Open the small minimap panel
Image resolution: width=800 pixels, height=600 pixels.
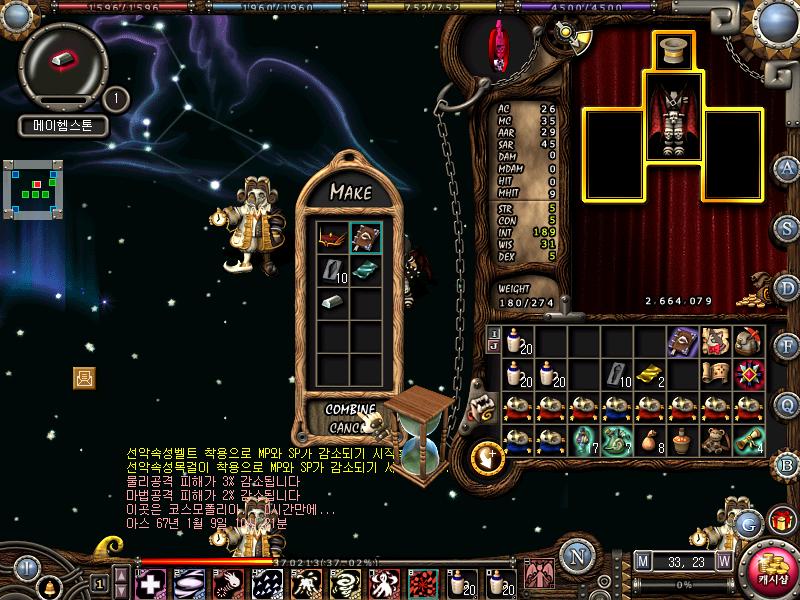tap(33, 190)
